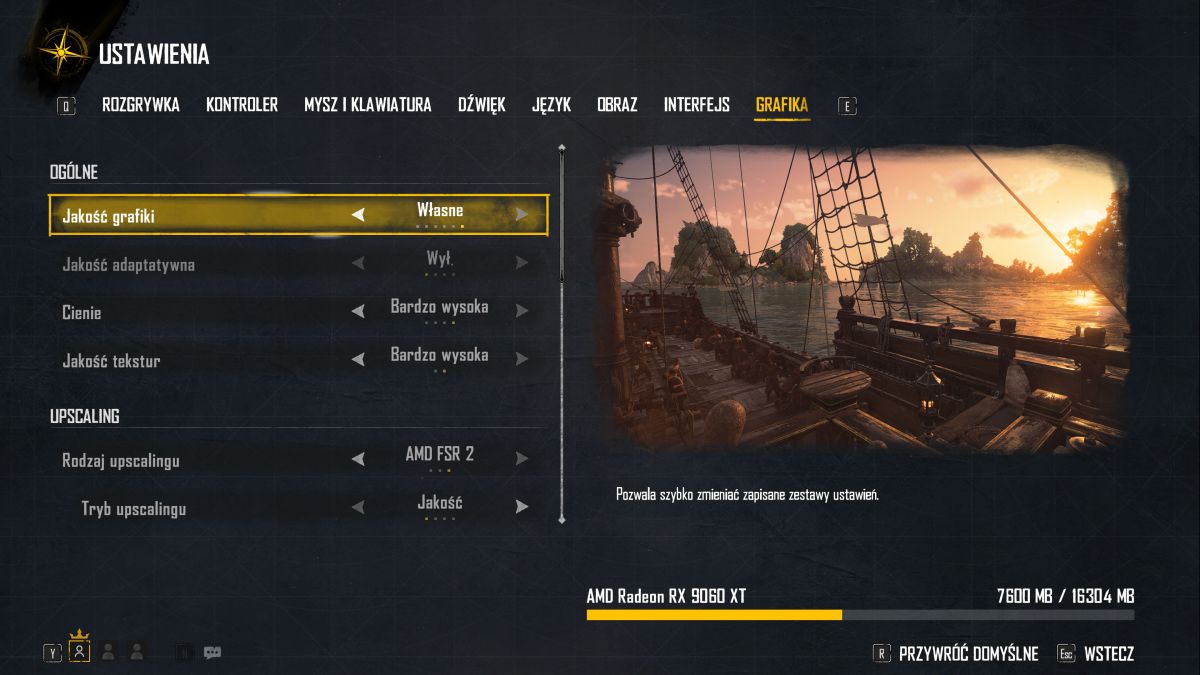Go to the Język tab
1200x675 pixels.
(551, 105)
